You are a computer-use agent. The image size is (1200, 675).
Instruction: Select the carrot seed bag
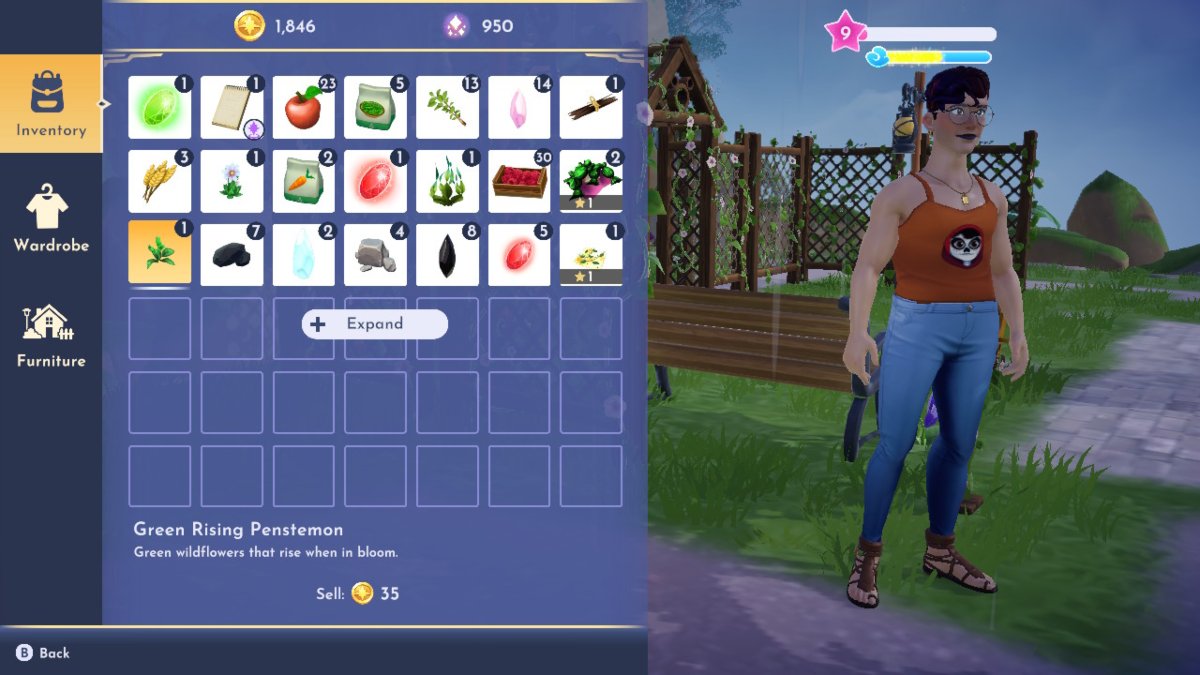pos(304,181)
